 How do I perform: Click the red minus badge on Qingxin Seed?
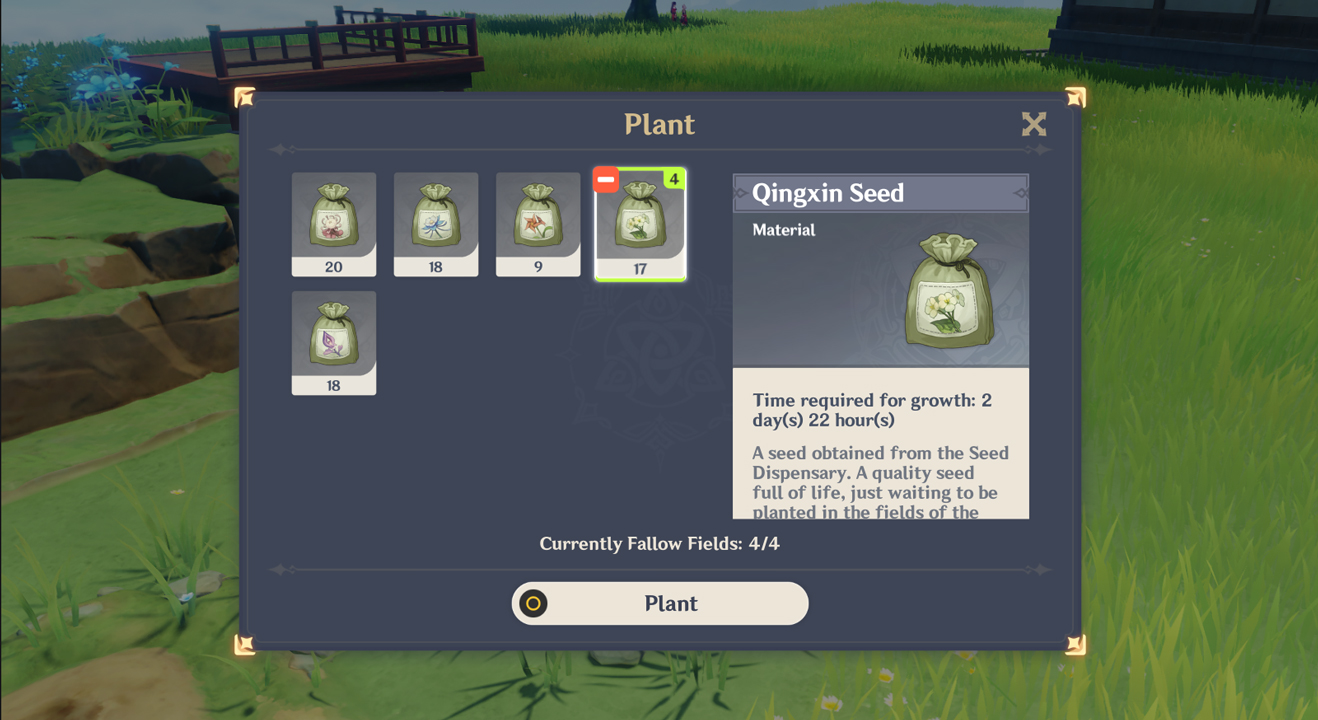pyautogui.click(x=604, y=178)
